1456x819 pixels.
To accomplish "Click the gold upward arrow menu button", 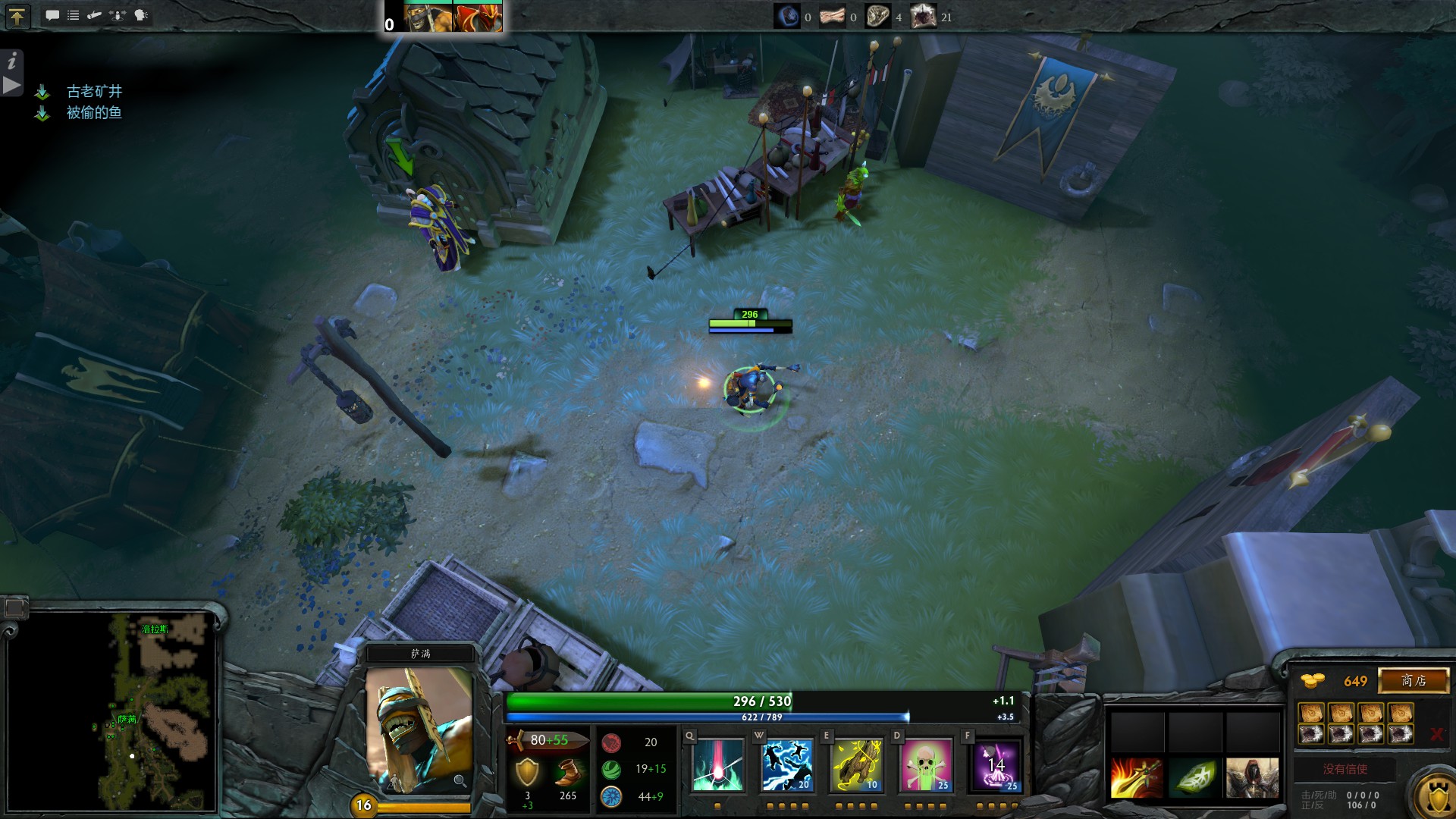I will pyautogui.click(x=17, y=16).
